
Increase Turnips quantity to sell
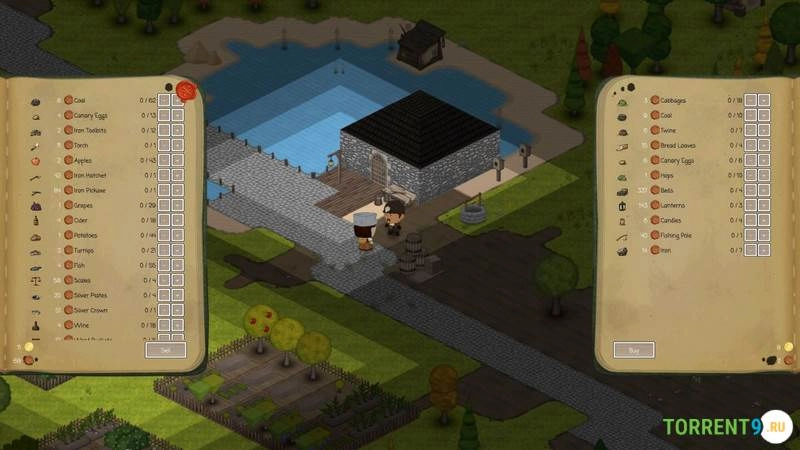pos(178,250)
